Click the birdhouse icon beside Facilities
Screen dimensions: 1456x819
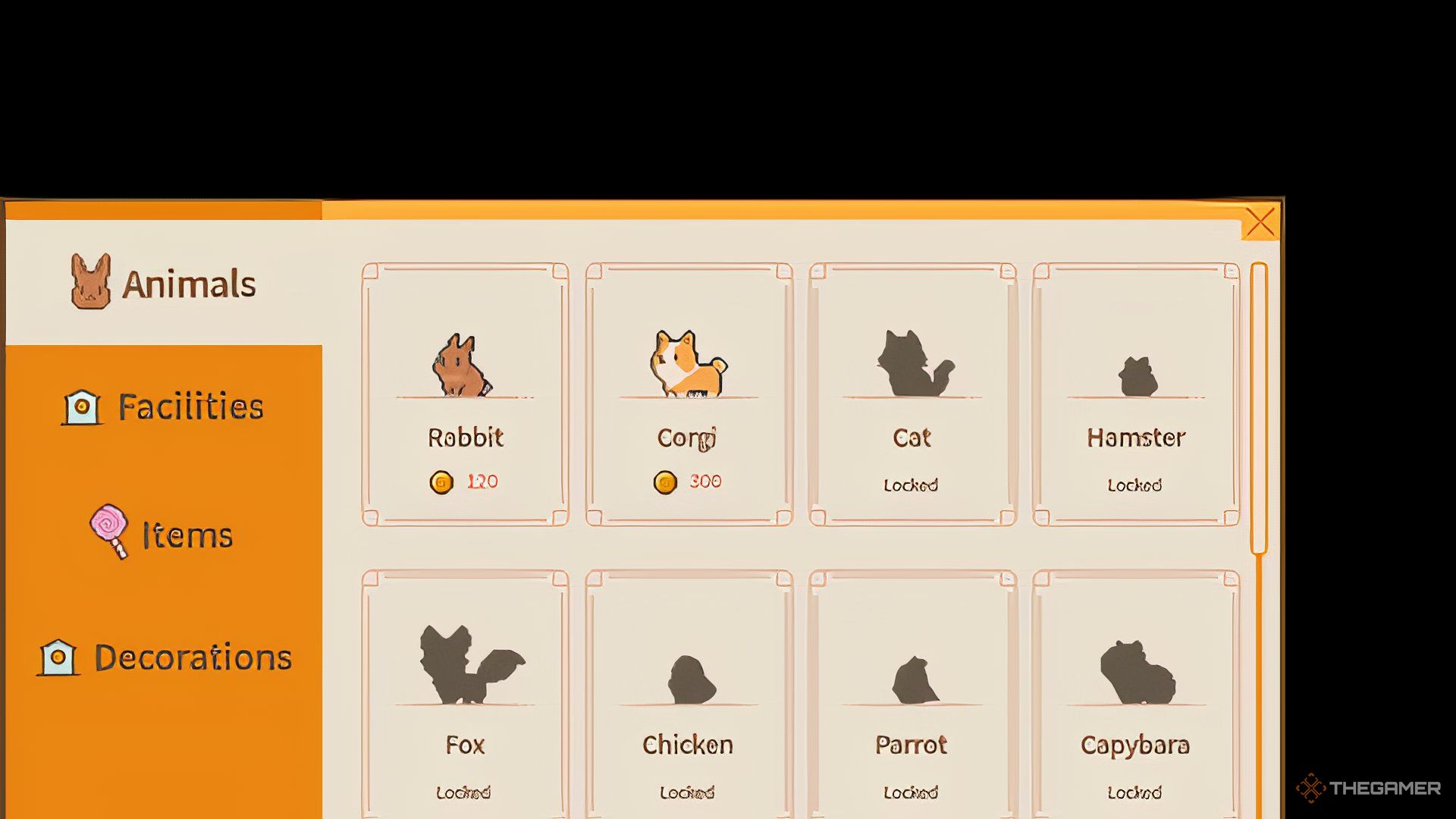point(83,406)
